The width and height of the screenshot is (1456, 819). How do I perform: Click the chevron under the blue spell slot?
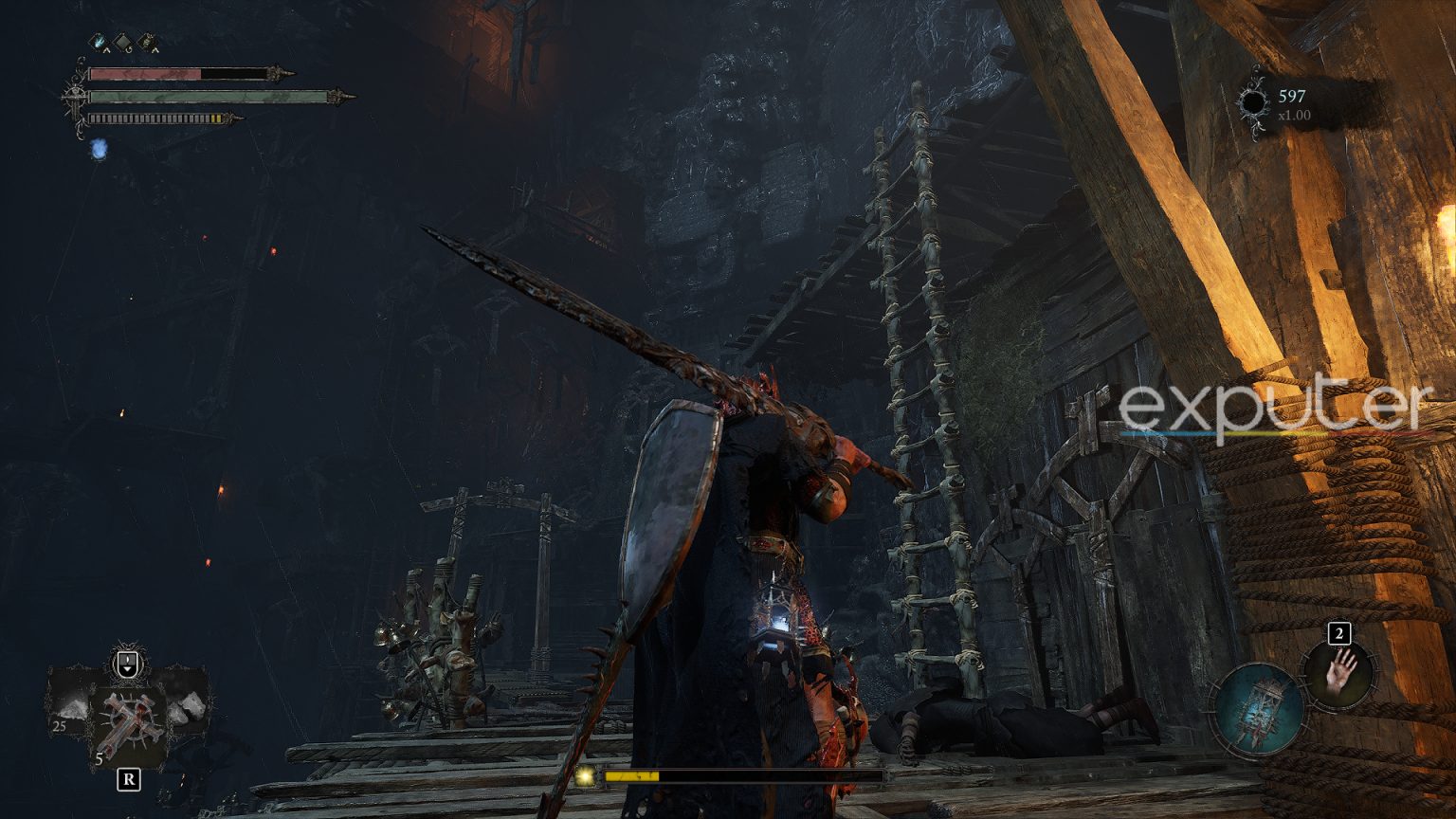point(106,50)
